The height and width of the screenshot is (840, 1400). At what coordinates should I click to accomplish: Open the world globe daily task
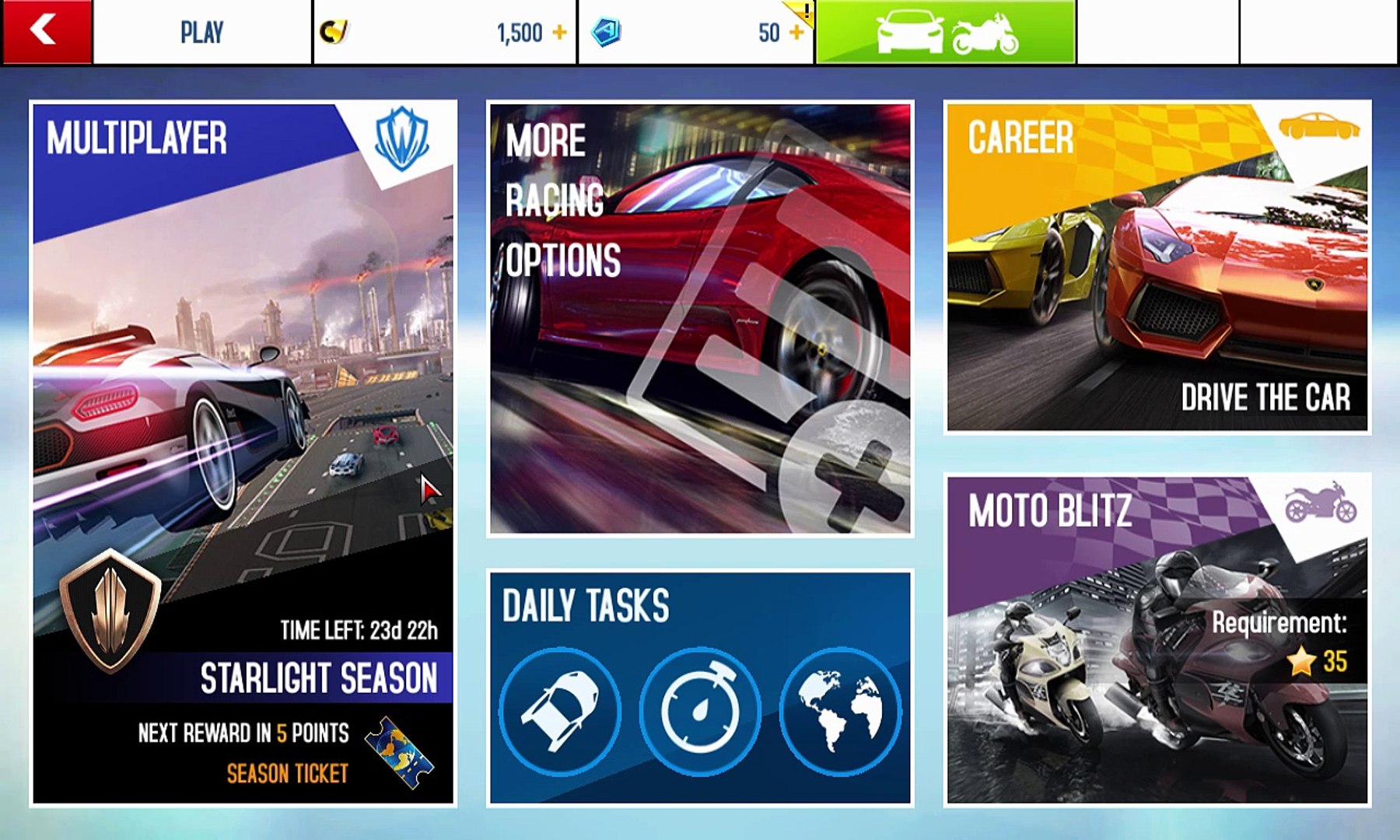click(840, 711)
